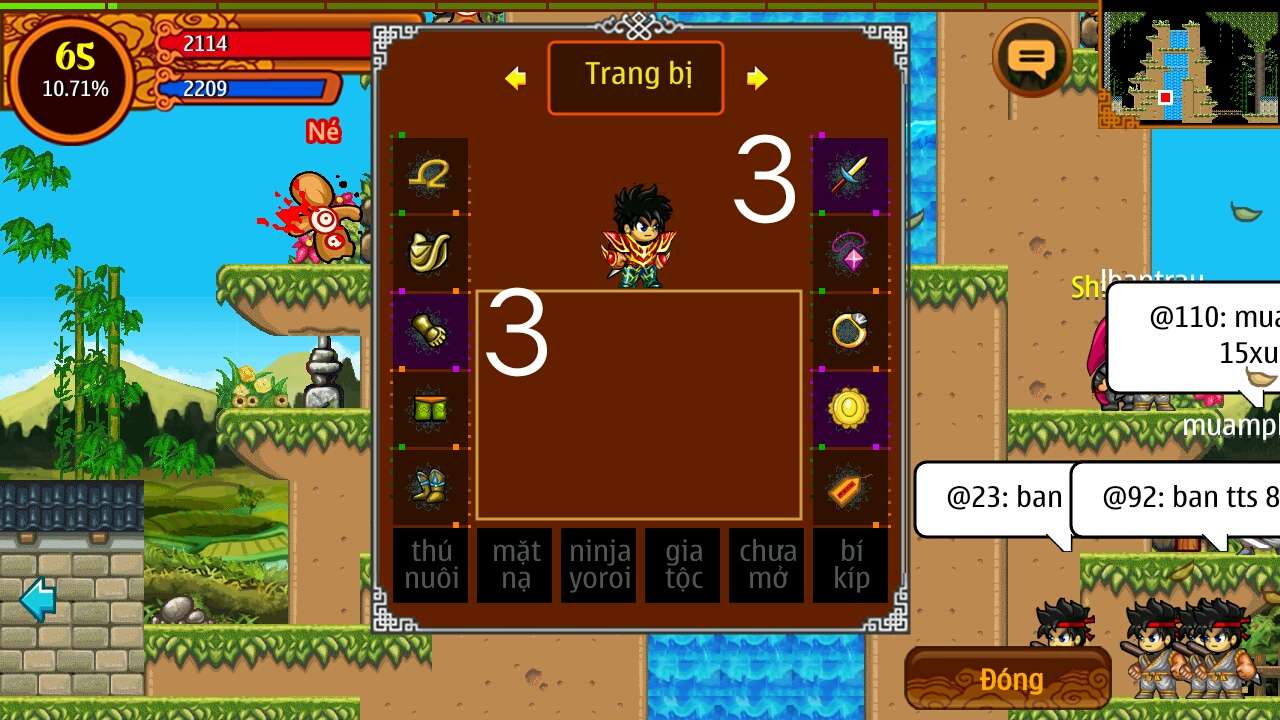This screenshot has width=1280, height=720.
Task: Select the golden armor equipment slot
Action: (x=430, y=253)
